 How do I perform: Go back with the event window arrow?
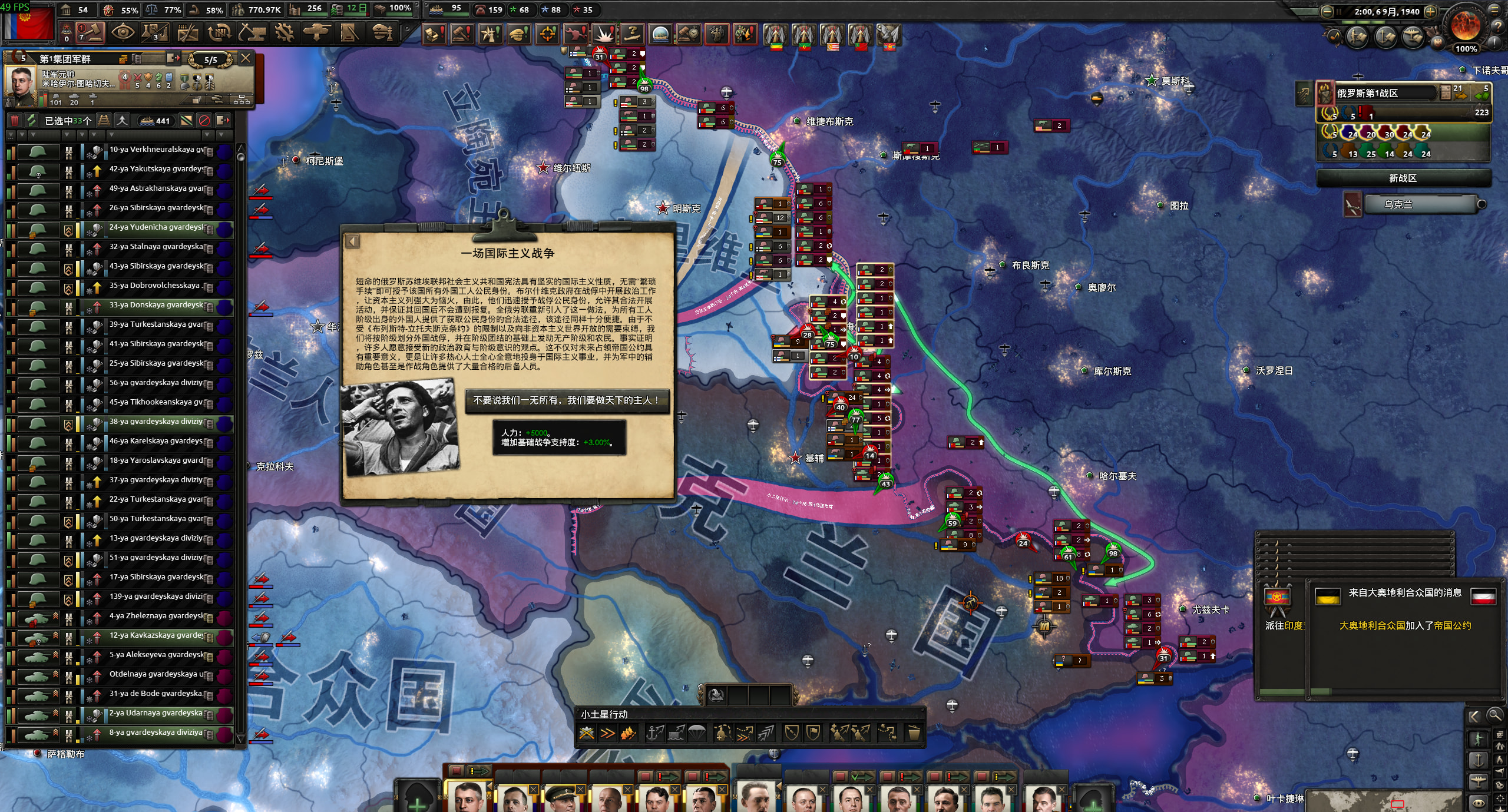click(x=353, y=241)
